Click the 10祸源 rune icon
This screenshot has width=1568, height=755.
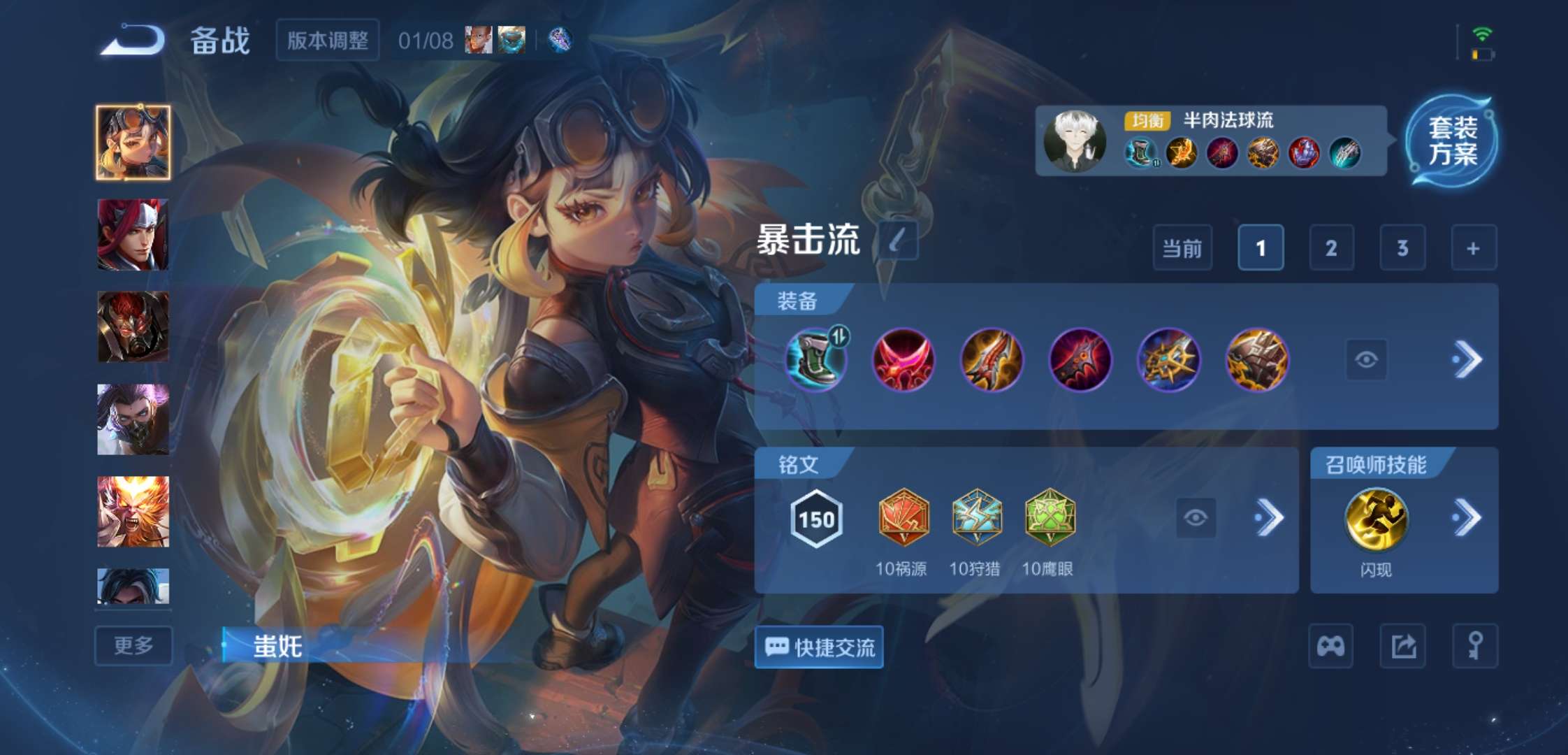pyautogui.click(x=903, y=517)
